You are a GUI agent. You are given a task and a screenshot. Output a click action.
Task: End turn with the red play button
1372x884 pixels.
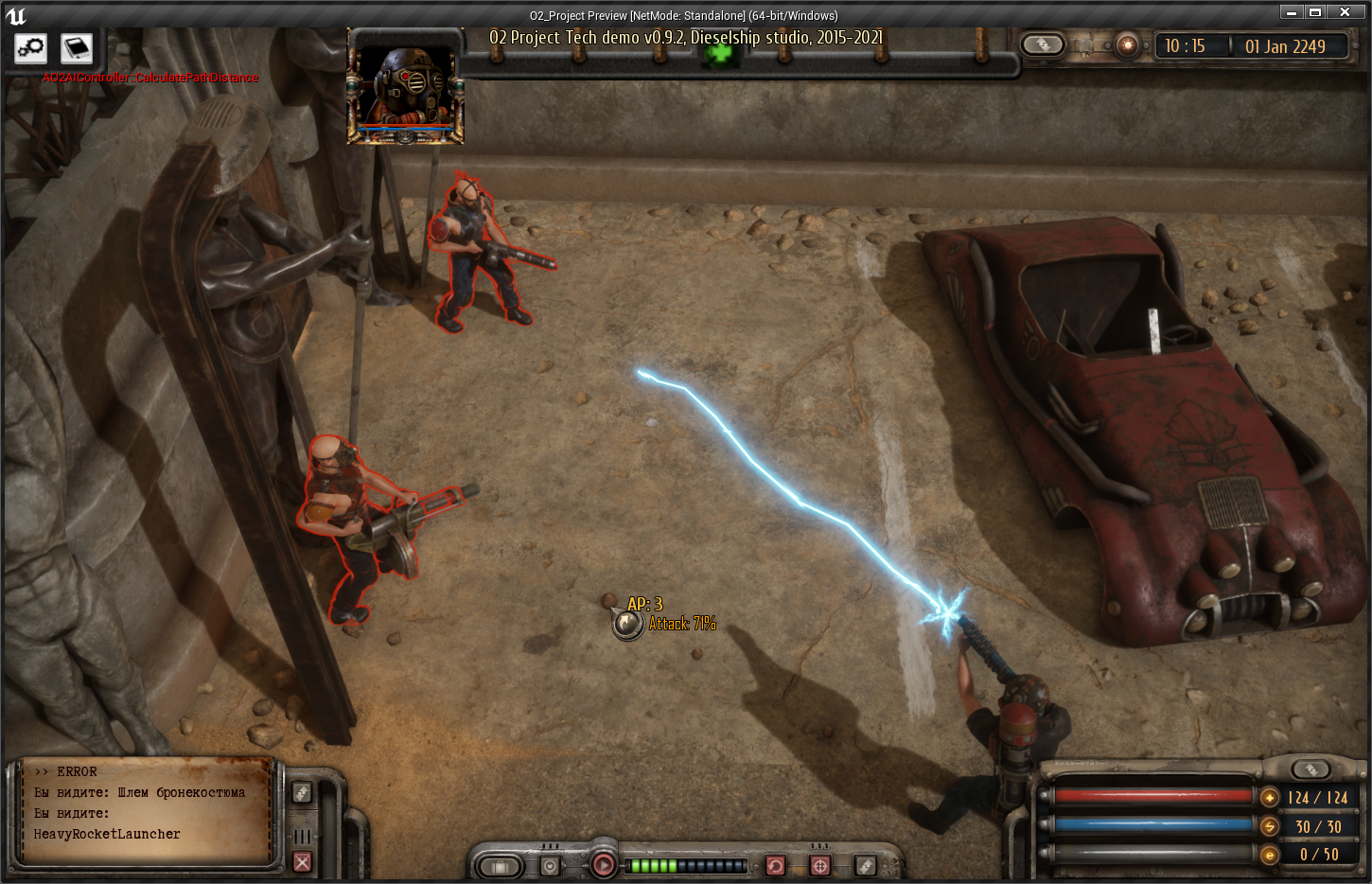pos(603,864)
